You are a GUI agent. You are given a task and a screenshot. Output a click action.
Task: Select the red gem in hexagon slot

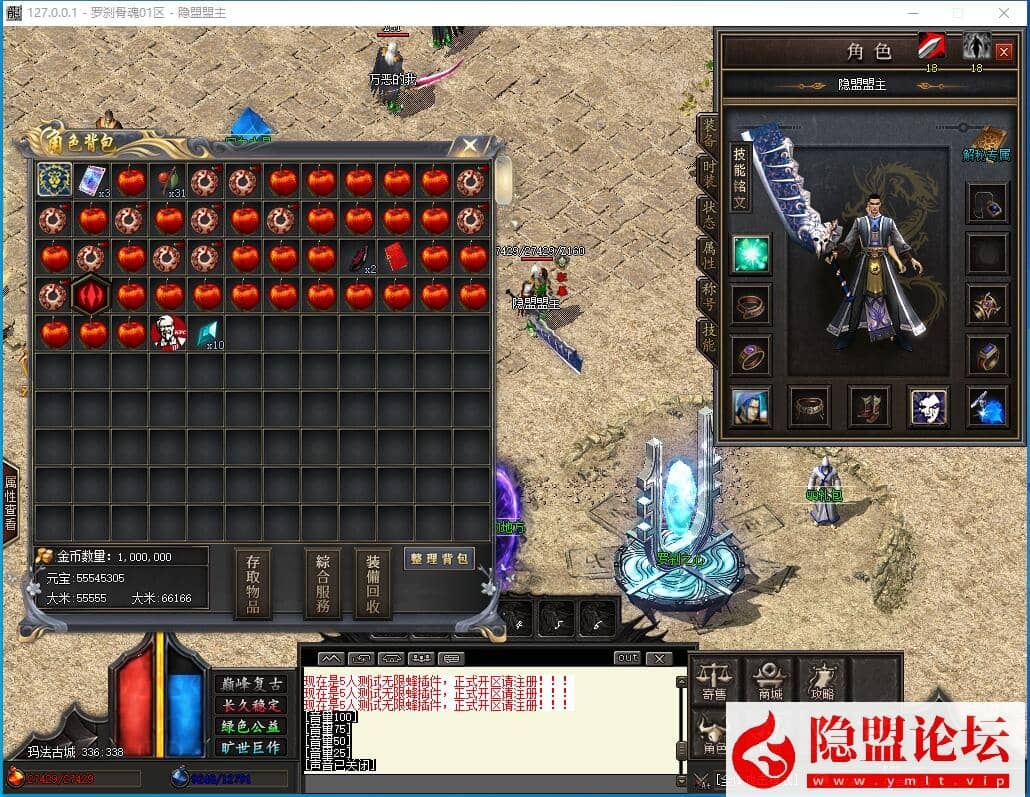[x=92, y=295]
